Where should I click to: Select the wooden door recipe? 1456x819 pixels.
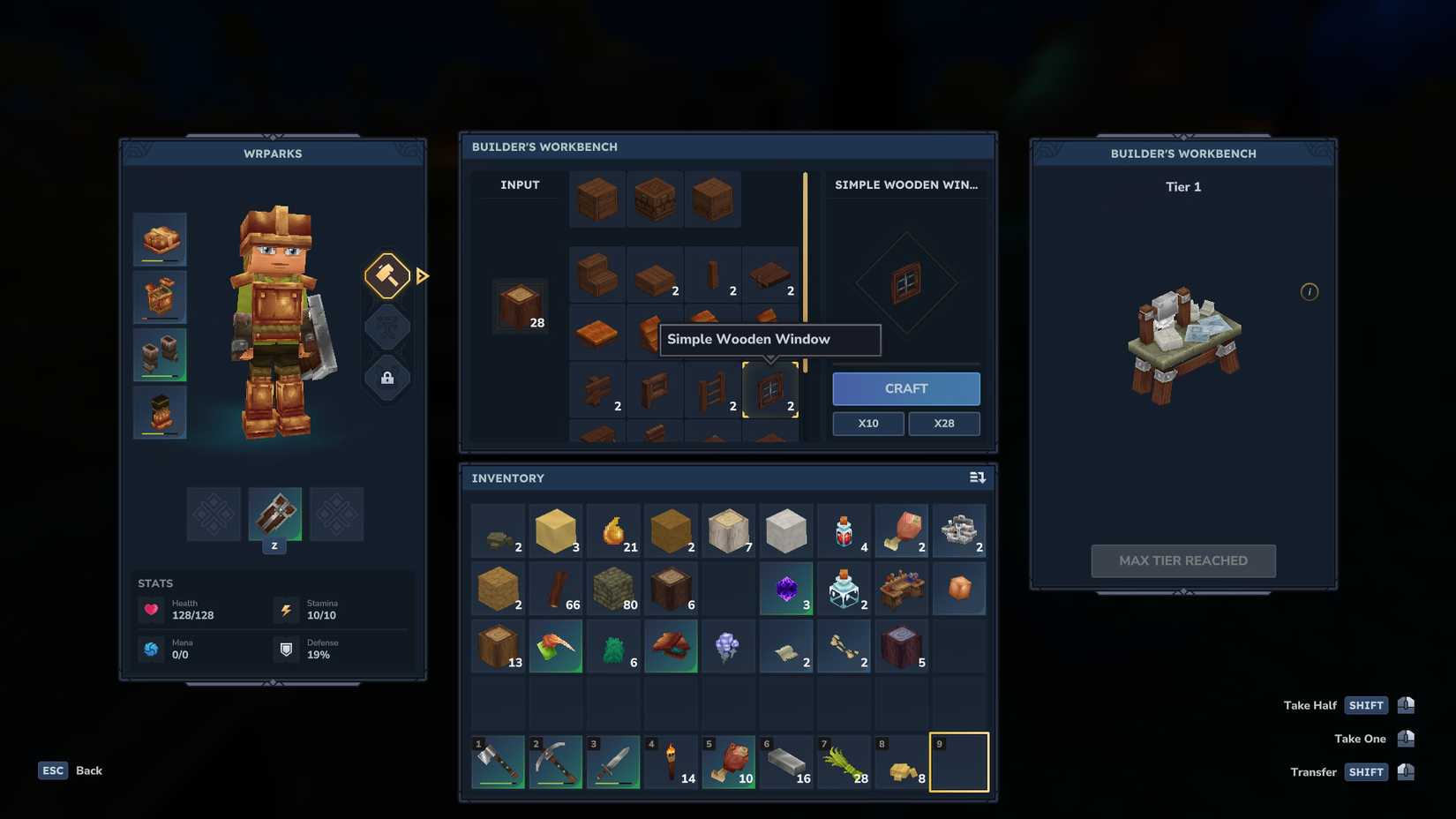pyautogui.click(x=655, y=388)
